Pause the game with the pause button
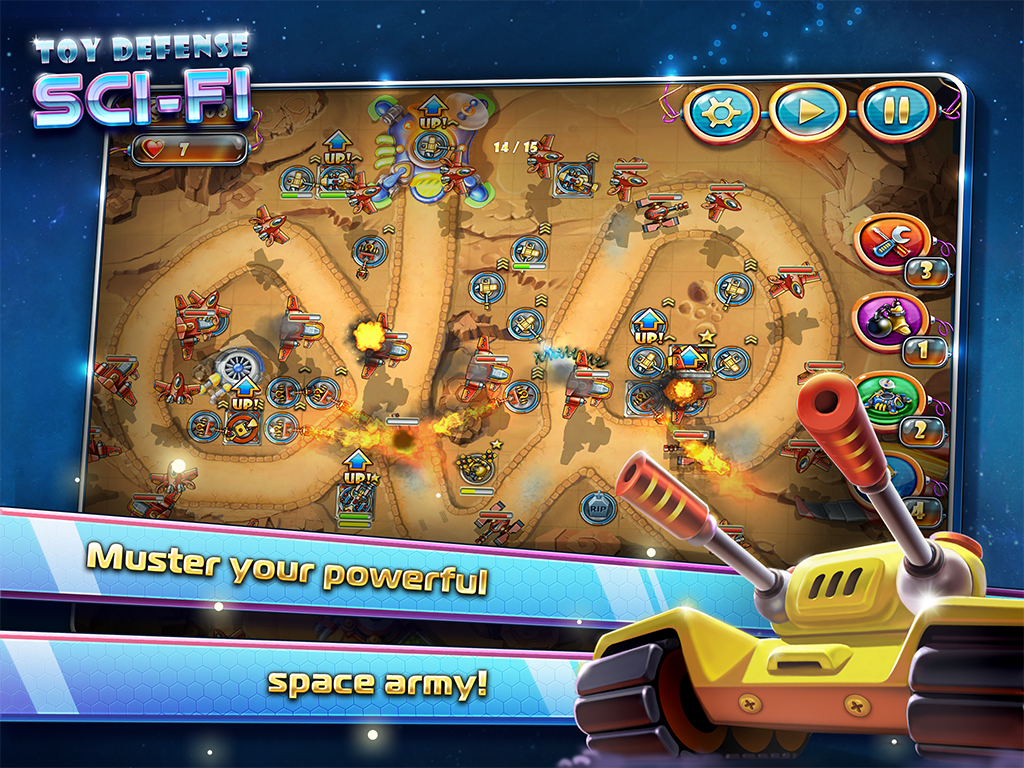Image resolution: width=1024 pixels, height=768 pixels. [897, 113]
